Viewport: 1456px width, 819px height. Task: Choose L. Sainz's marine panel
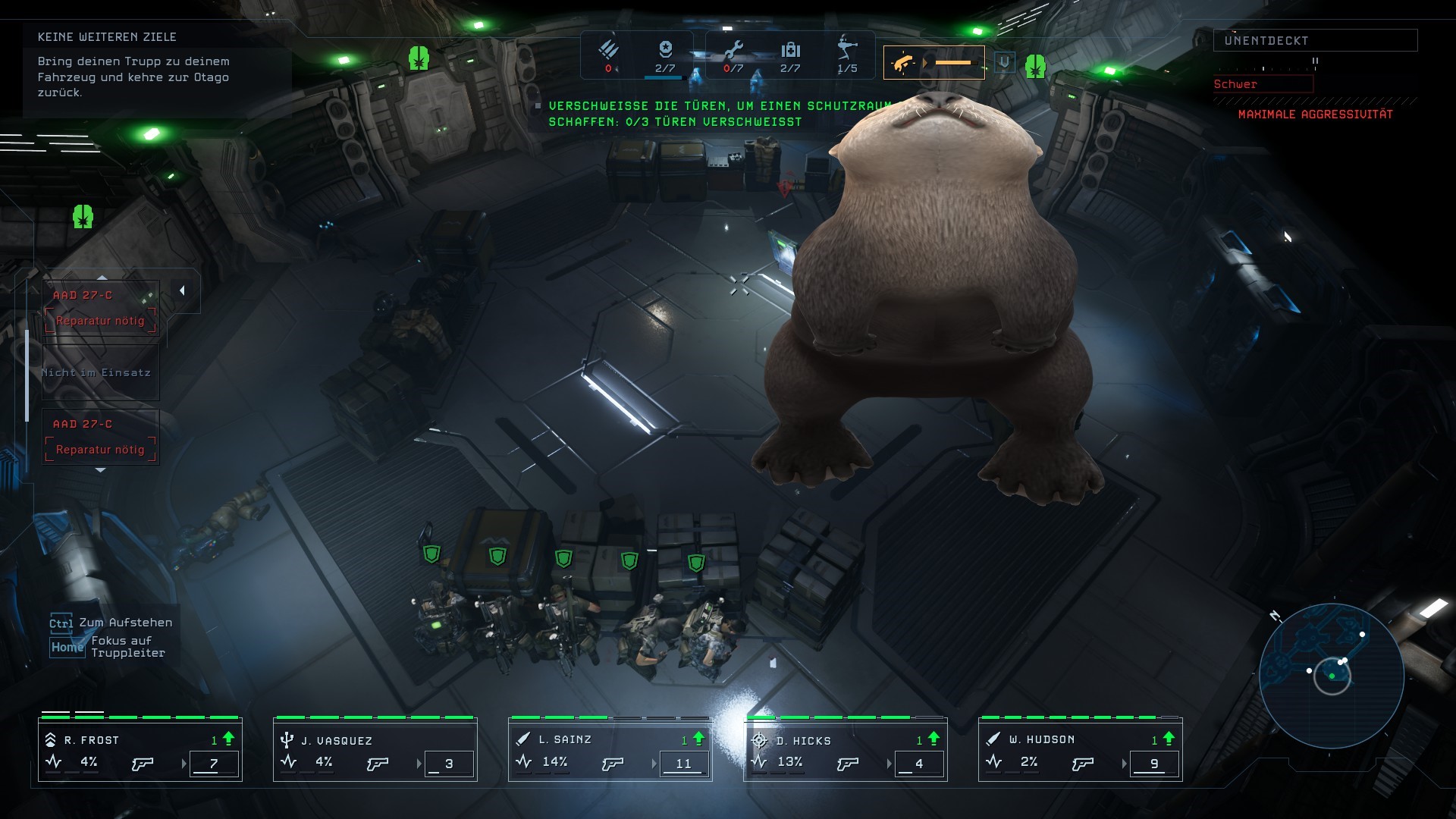click(610, 751)
